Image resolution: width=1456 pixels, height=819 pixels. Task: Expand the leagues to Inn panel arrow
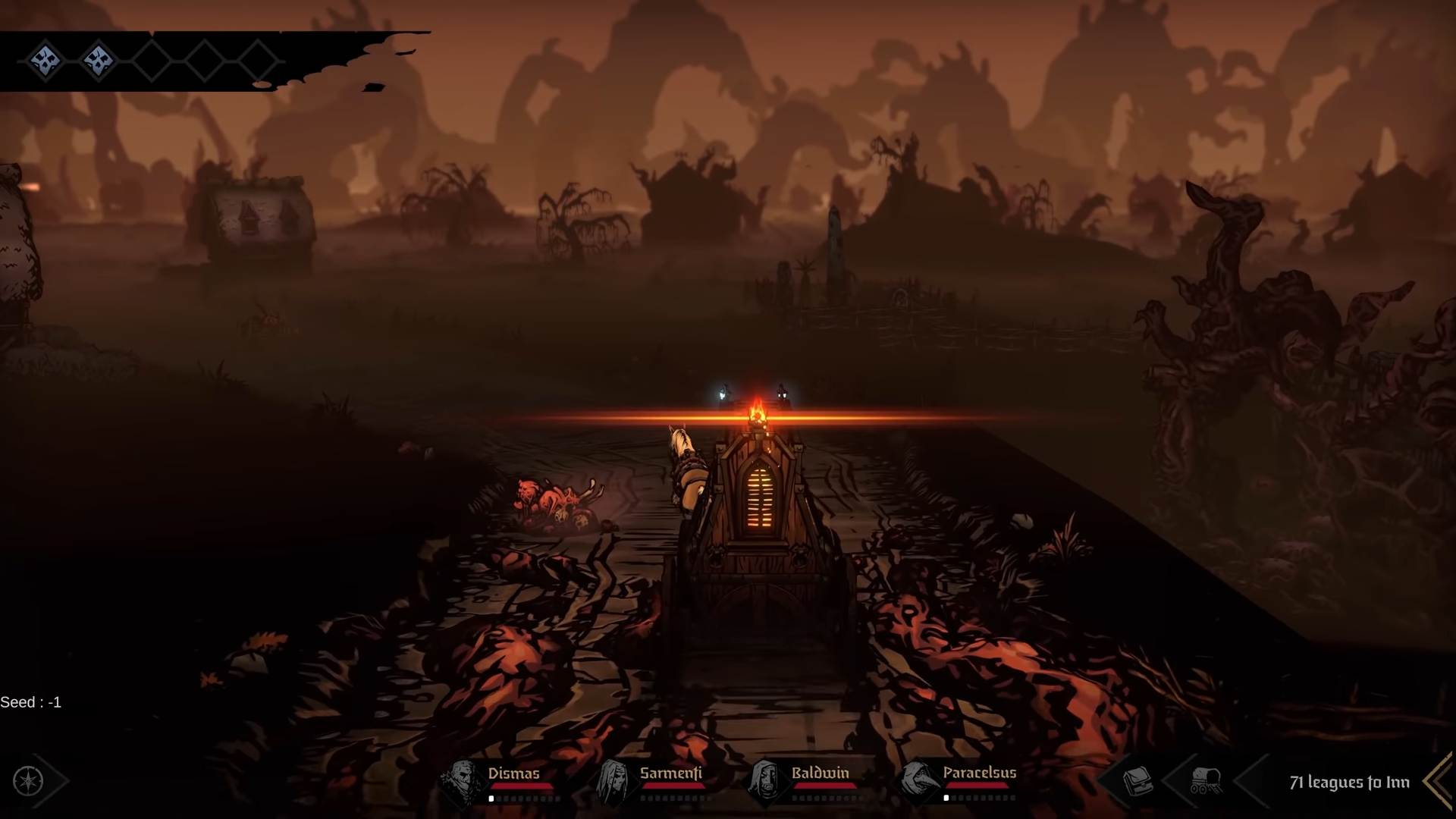click(x=1438, y=781)
